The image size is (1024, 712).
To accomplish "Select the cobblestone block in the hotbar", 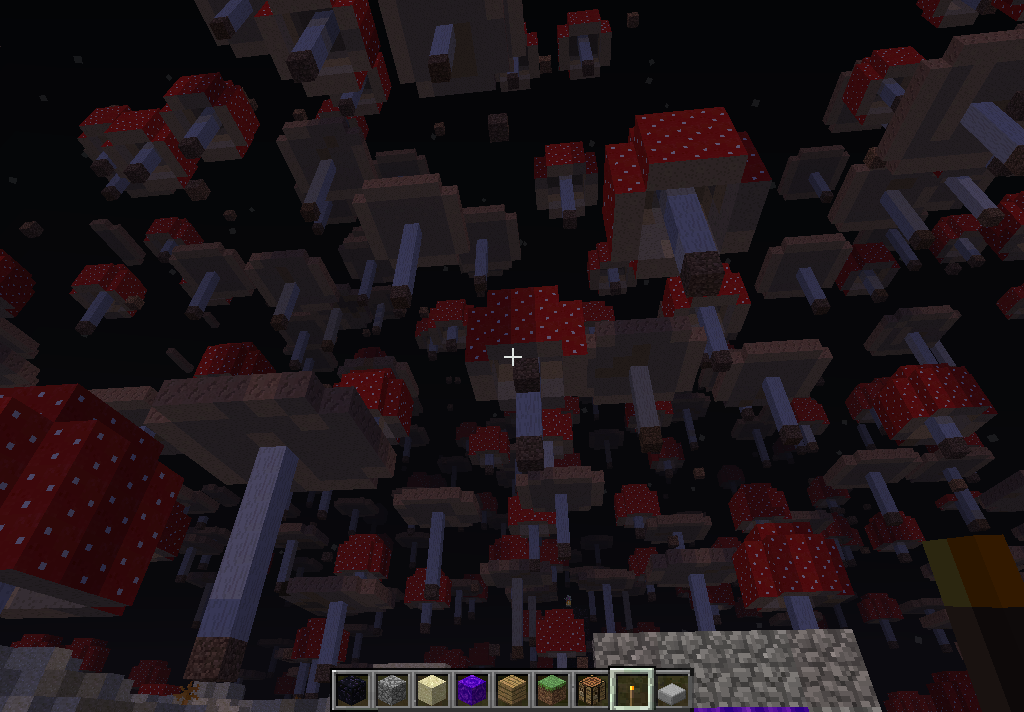I will [392, 690].
